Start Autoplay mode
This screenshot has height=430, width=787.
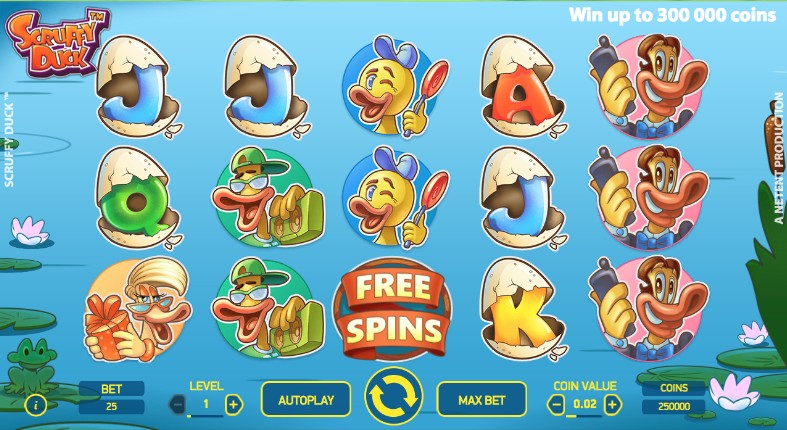(306, 400)
